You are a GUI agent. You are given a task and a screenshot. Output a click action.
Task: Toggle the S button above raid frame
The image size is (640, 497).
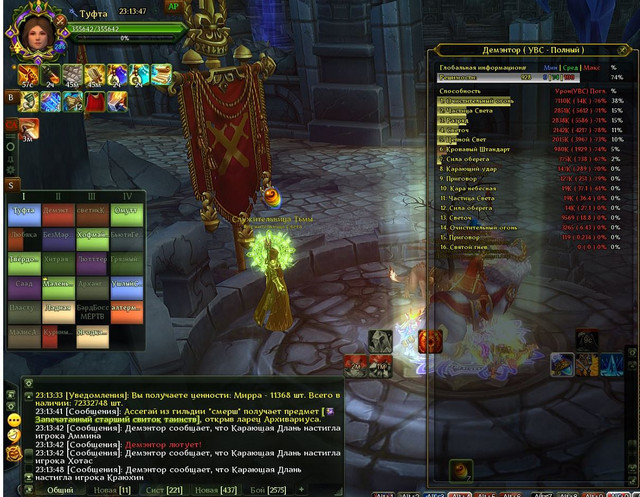click(x=10, y=184)
